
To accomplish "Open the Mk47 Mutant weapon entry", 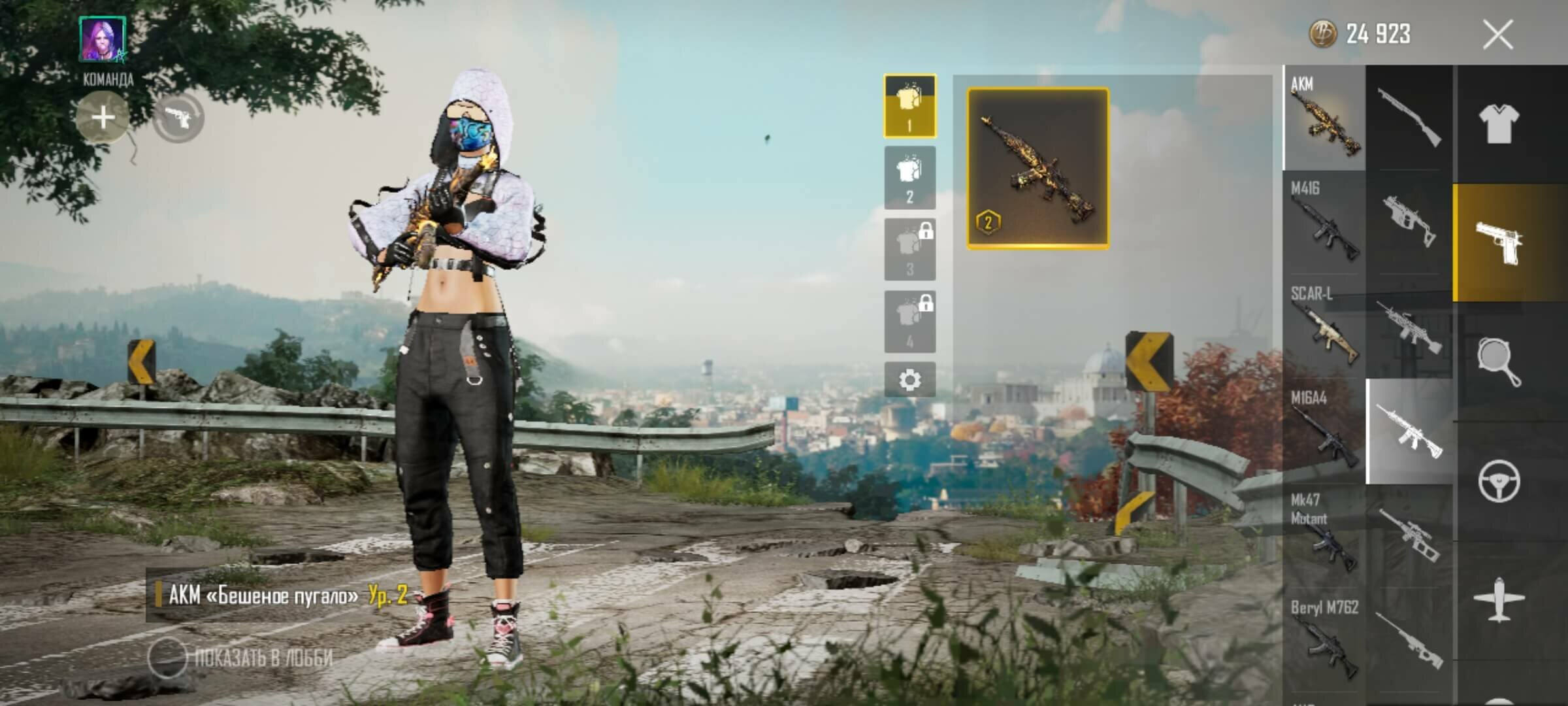I will [x=1324, y=535].
